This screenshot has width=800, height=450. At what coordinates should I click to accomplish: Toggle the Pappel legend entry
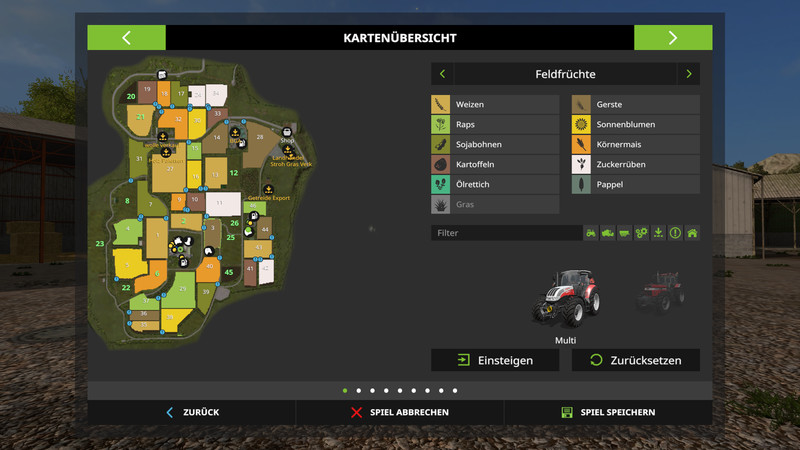pos(635,185)
